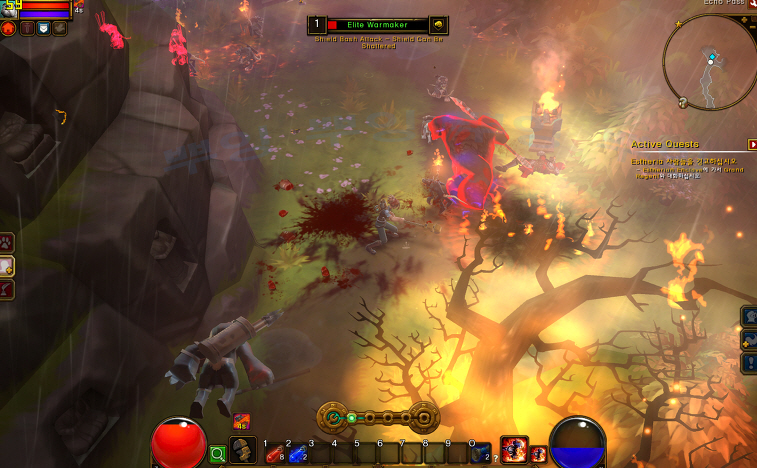Open the Elite Warmaker target icon
The image size is (757, 468).
[x=438, y=24]
